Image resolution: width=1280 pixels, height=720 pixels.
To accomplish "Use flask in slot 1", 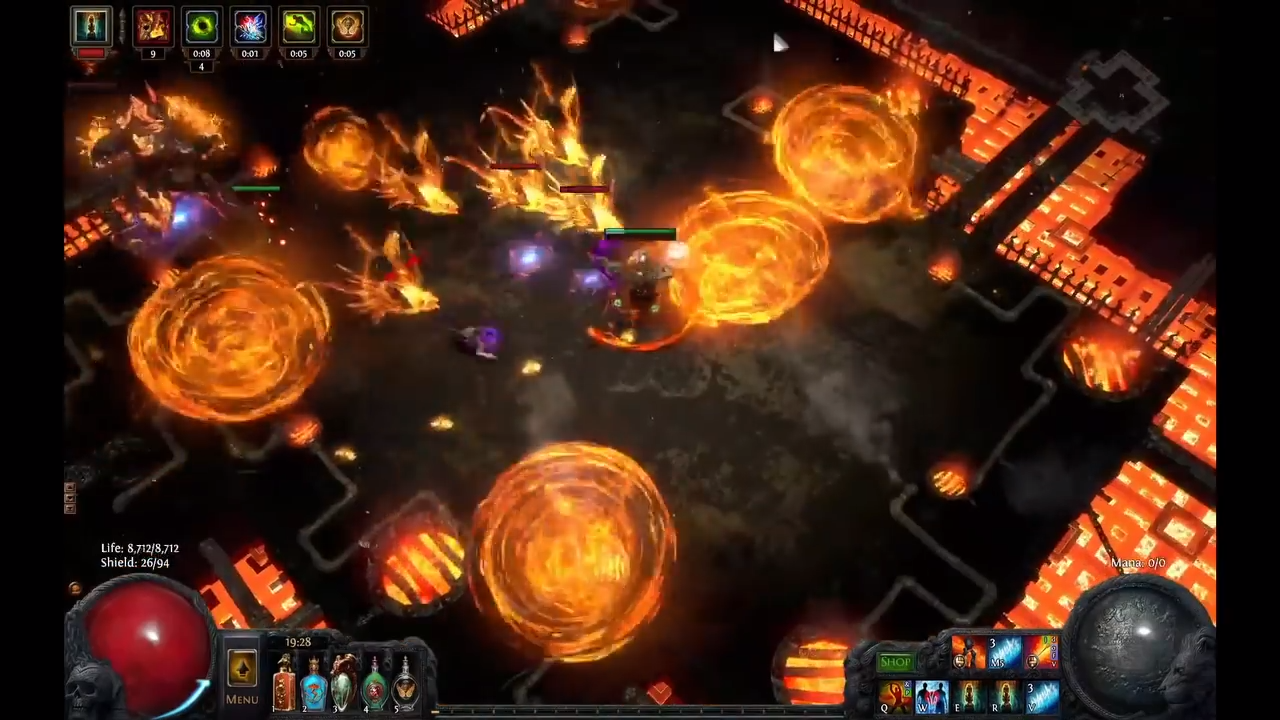I will coord(283,685).
